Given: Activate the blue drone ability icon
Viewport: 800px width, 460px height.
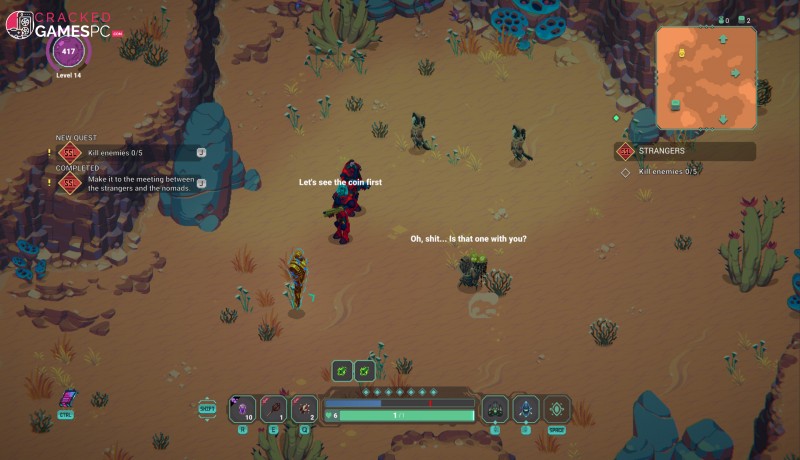Looking at the screenshot, I should (x=526, y=408).
